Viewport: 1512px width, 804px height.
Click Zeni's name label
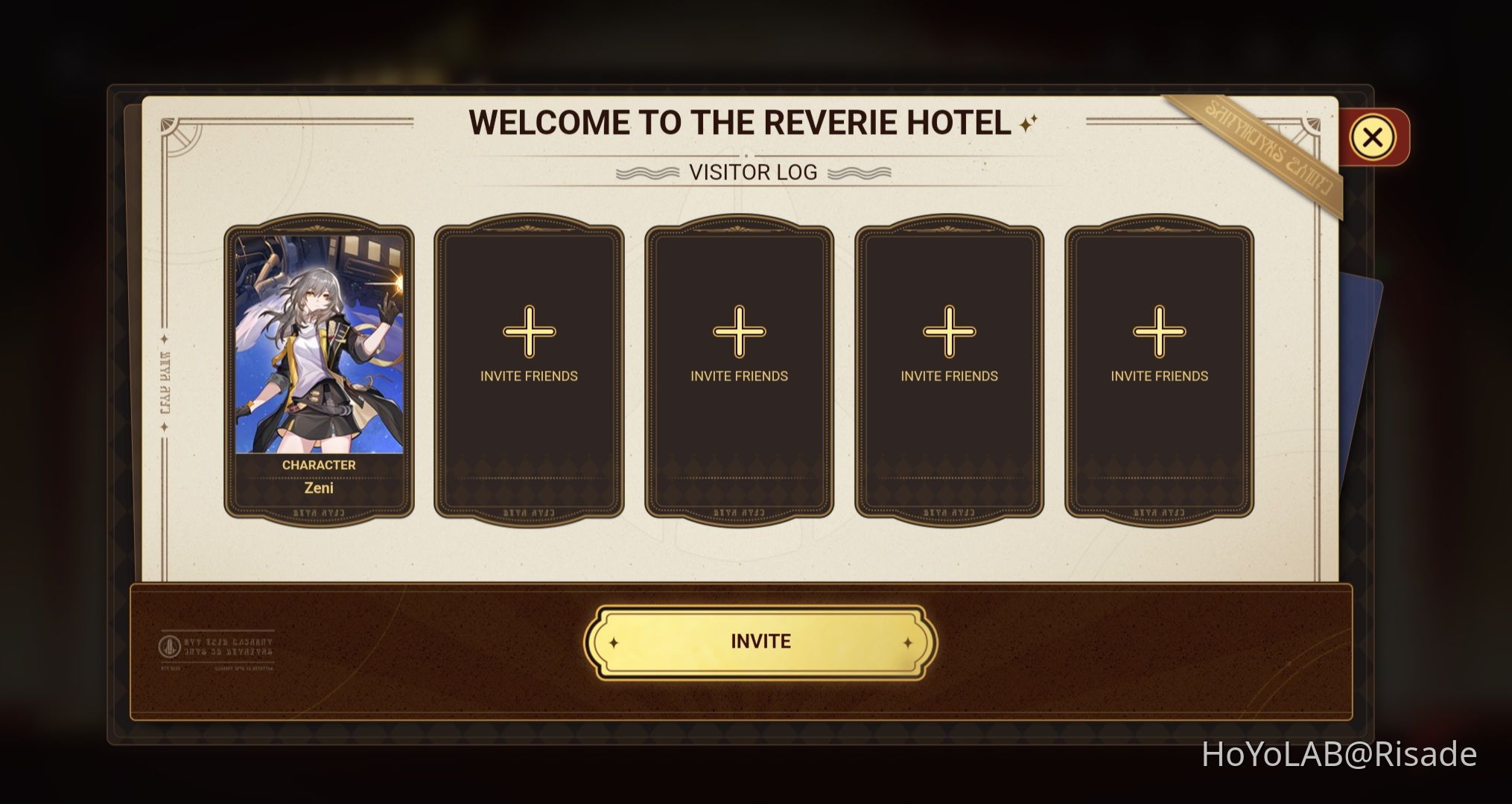click(x=320, y=487)
